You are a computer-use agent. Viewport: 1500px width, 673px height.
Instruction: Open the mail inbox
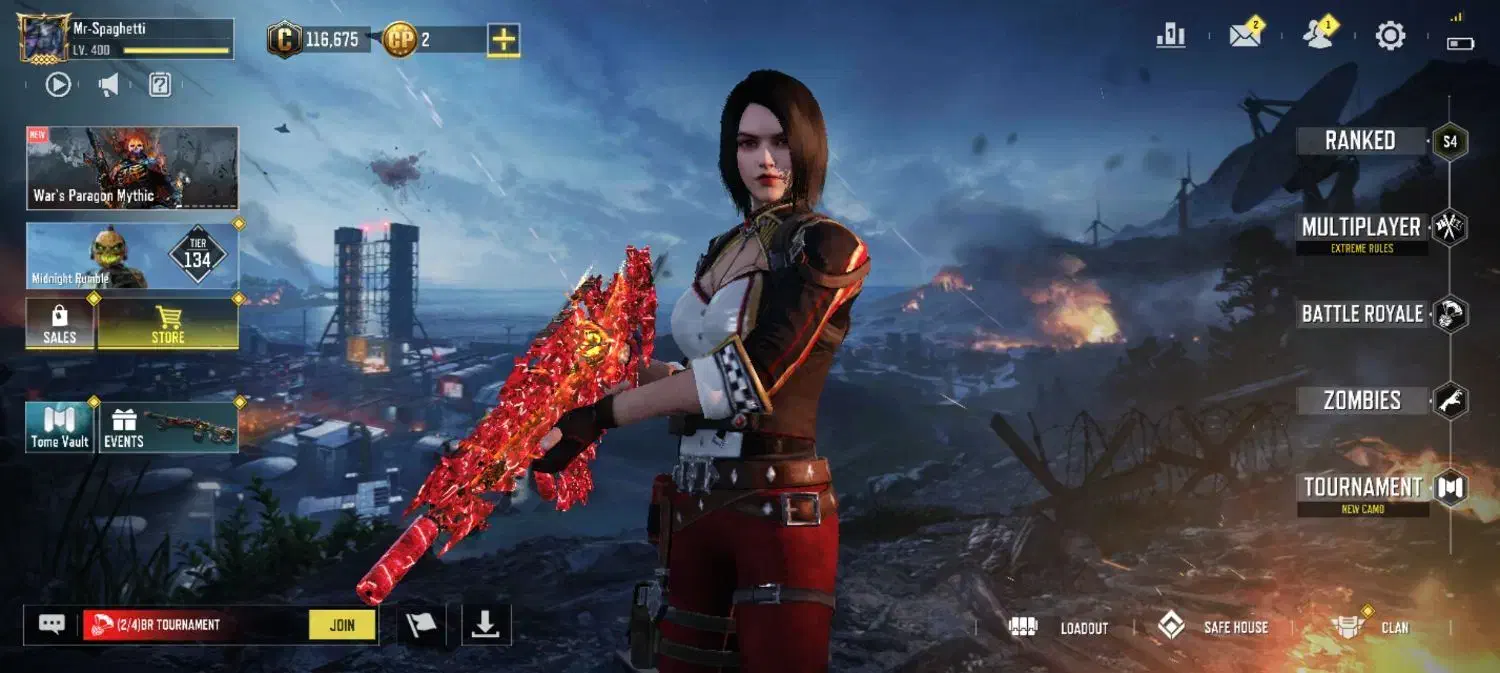tap(1245, 36)
